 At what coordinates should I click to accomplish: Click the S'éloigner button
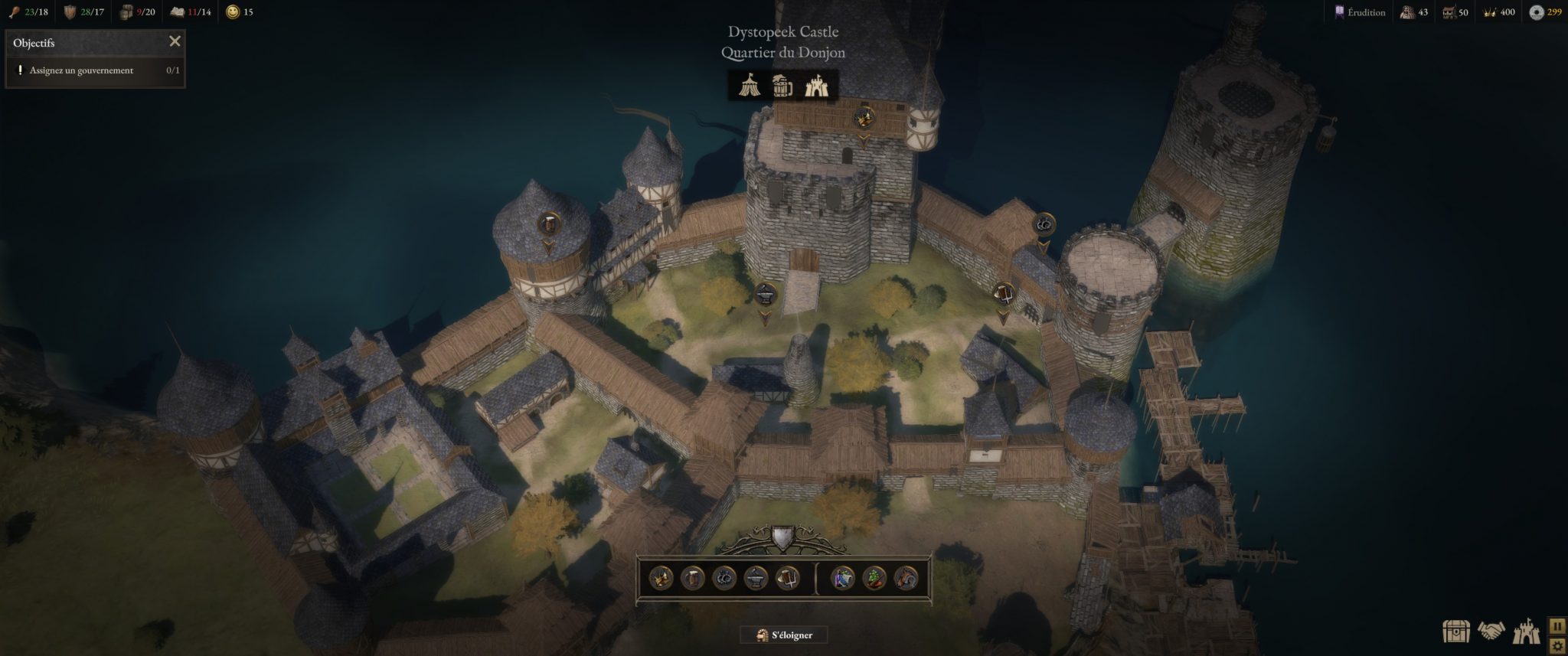(x=784, y=635)
